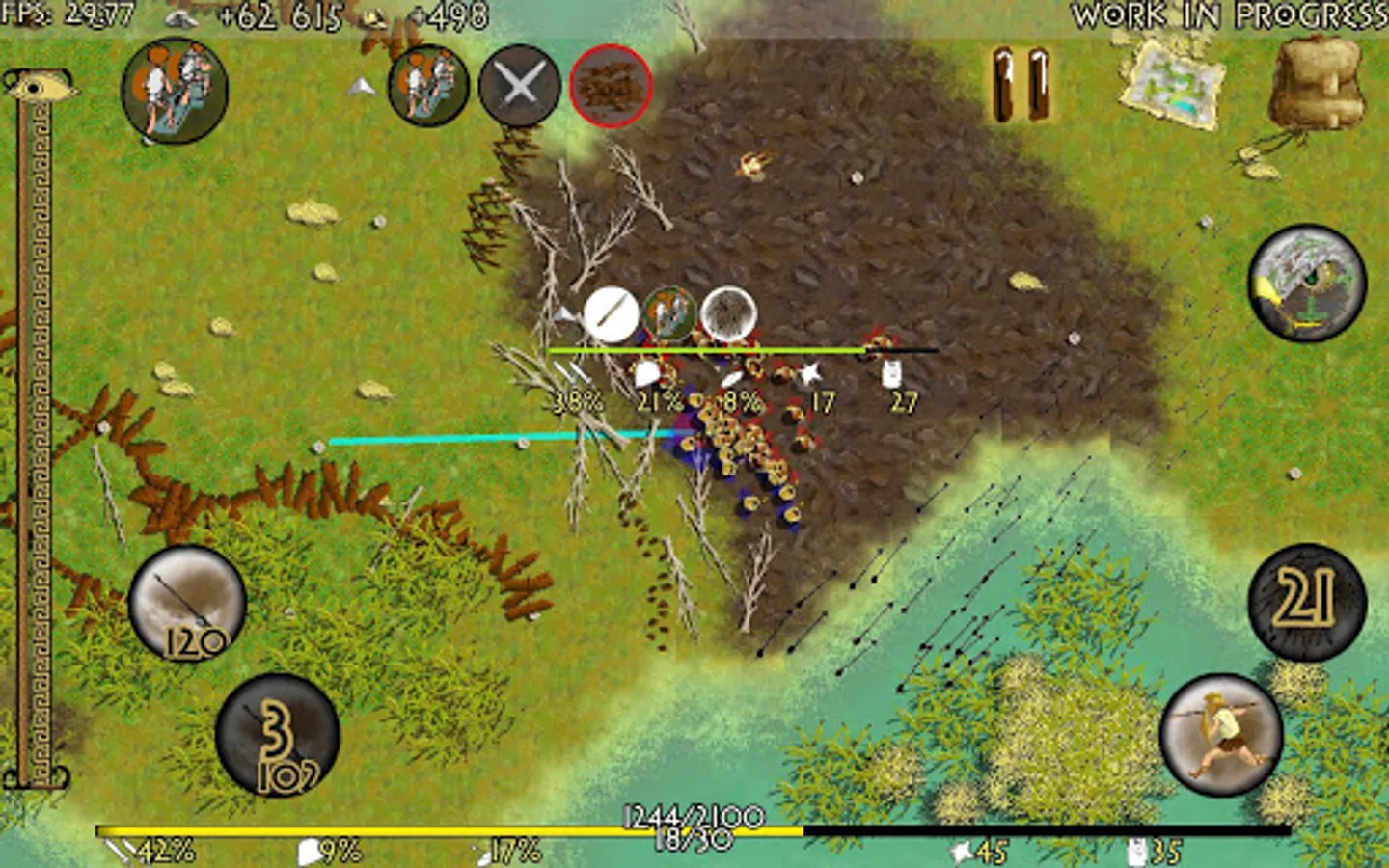Toggle the small white arrow beside the villager icon

[363, 85]
